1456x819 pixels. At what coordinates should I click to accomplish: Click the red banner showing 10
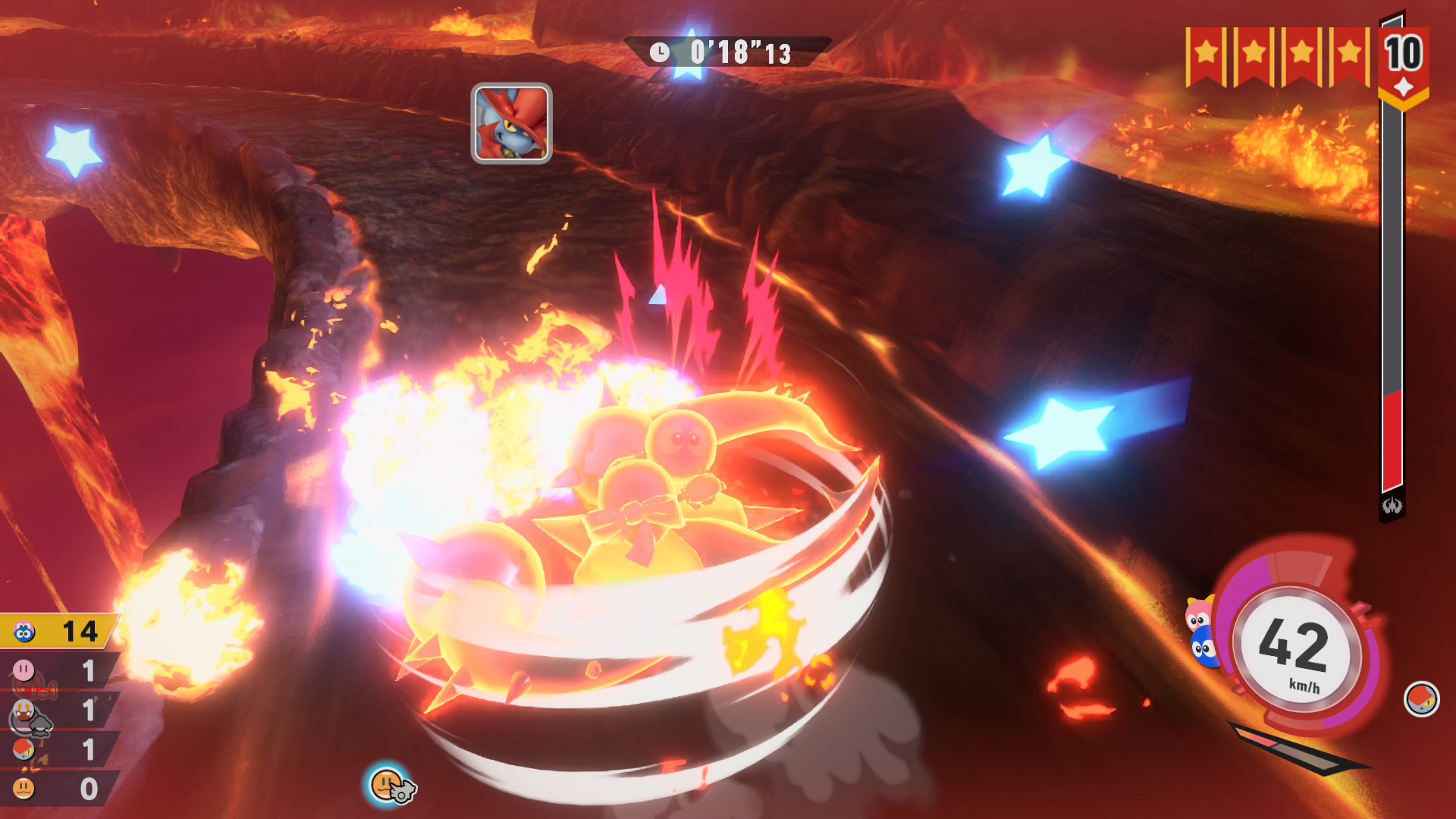pyautogui.click(x=1404, y=64)
